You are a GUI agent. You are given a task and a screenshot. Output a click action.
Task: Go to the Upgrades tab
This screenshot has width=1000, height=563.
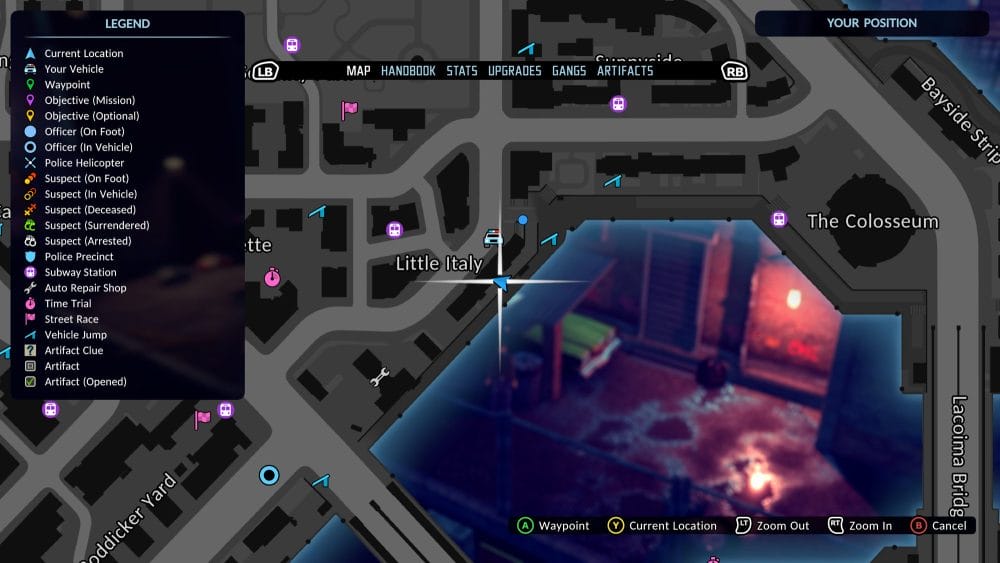(x=514, y=71)
